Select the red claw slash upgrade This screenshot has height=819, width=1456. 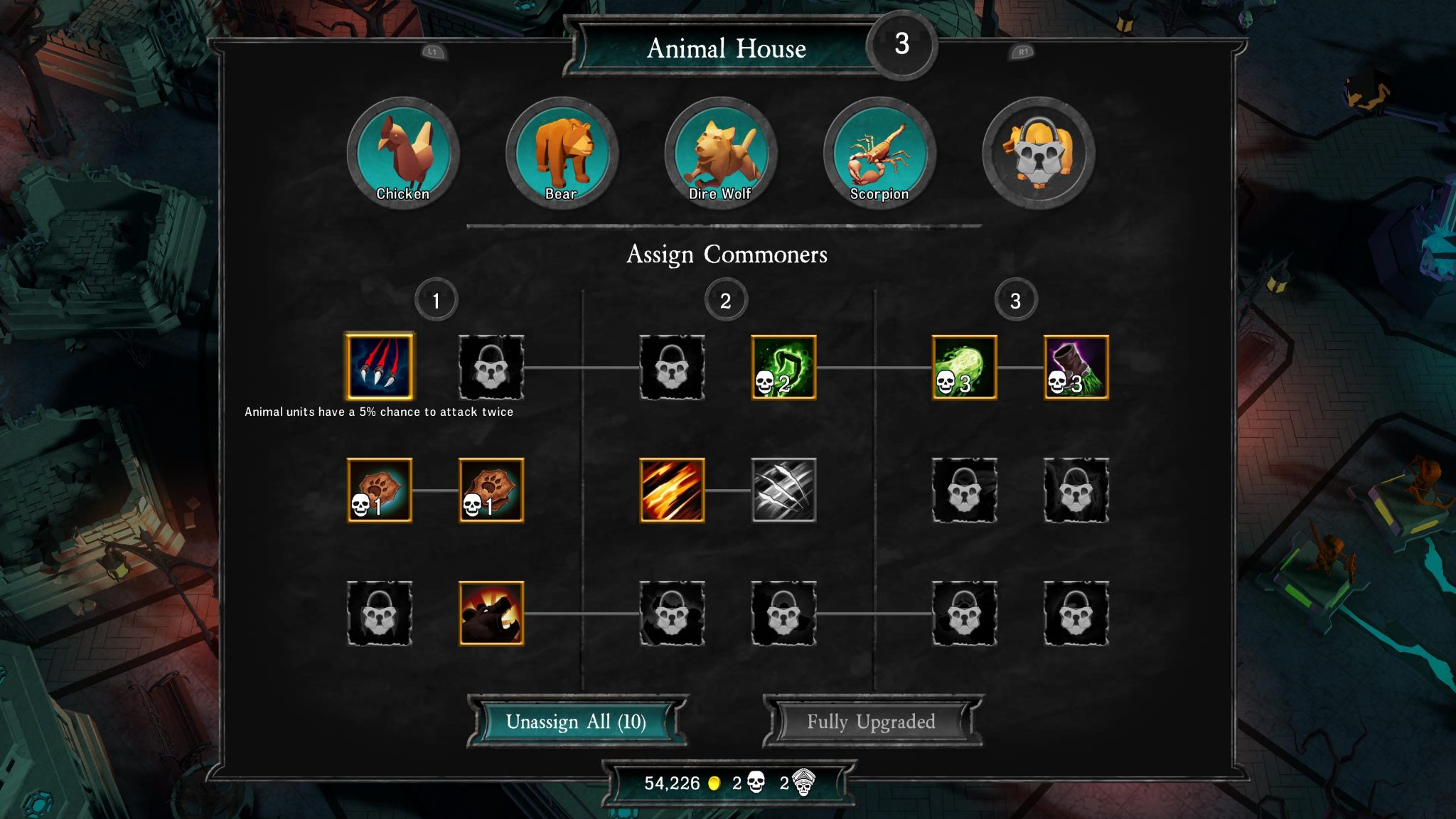click(380, 367)
